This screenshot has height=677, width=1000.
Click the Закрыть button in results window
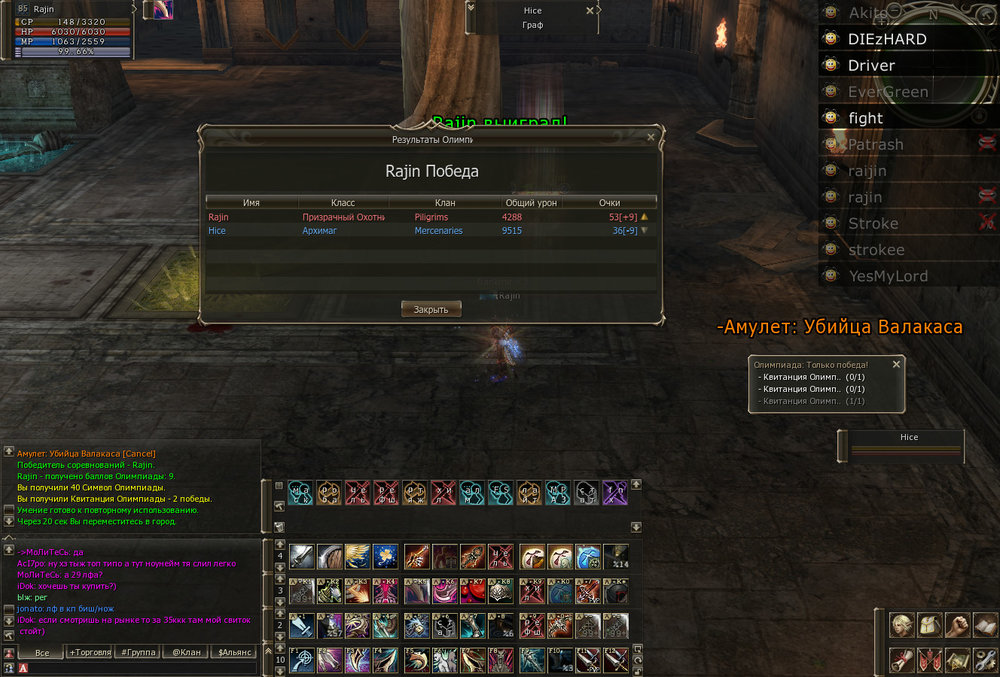[431, 309]
